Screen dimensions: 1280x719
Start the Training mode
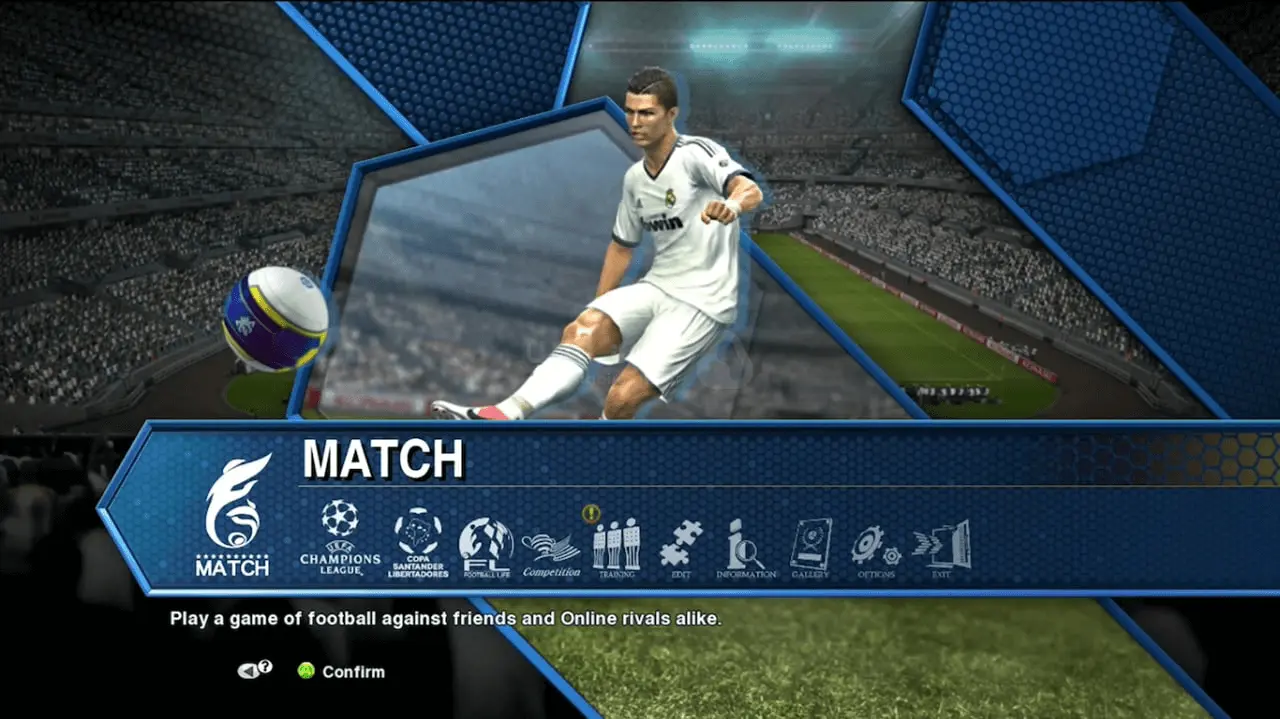click(616, 548)
